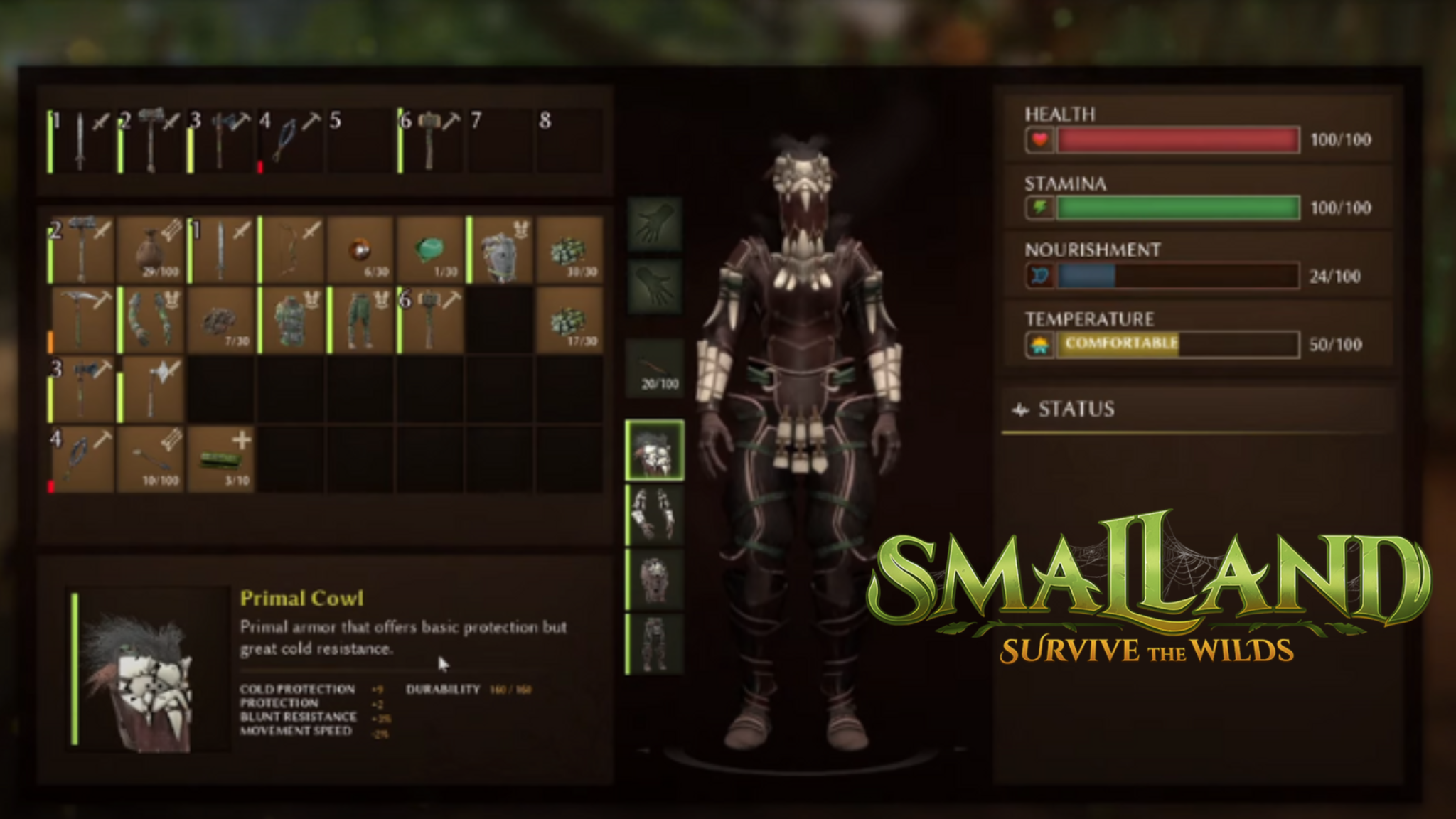Click the COMFORTABLE temperature bar
Screen dimensions: 1456x819
tap(1120, 345)
